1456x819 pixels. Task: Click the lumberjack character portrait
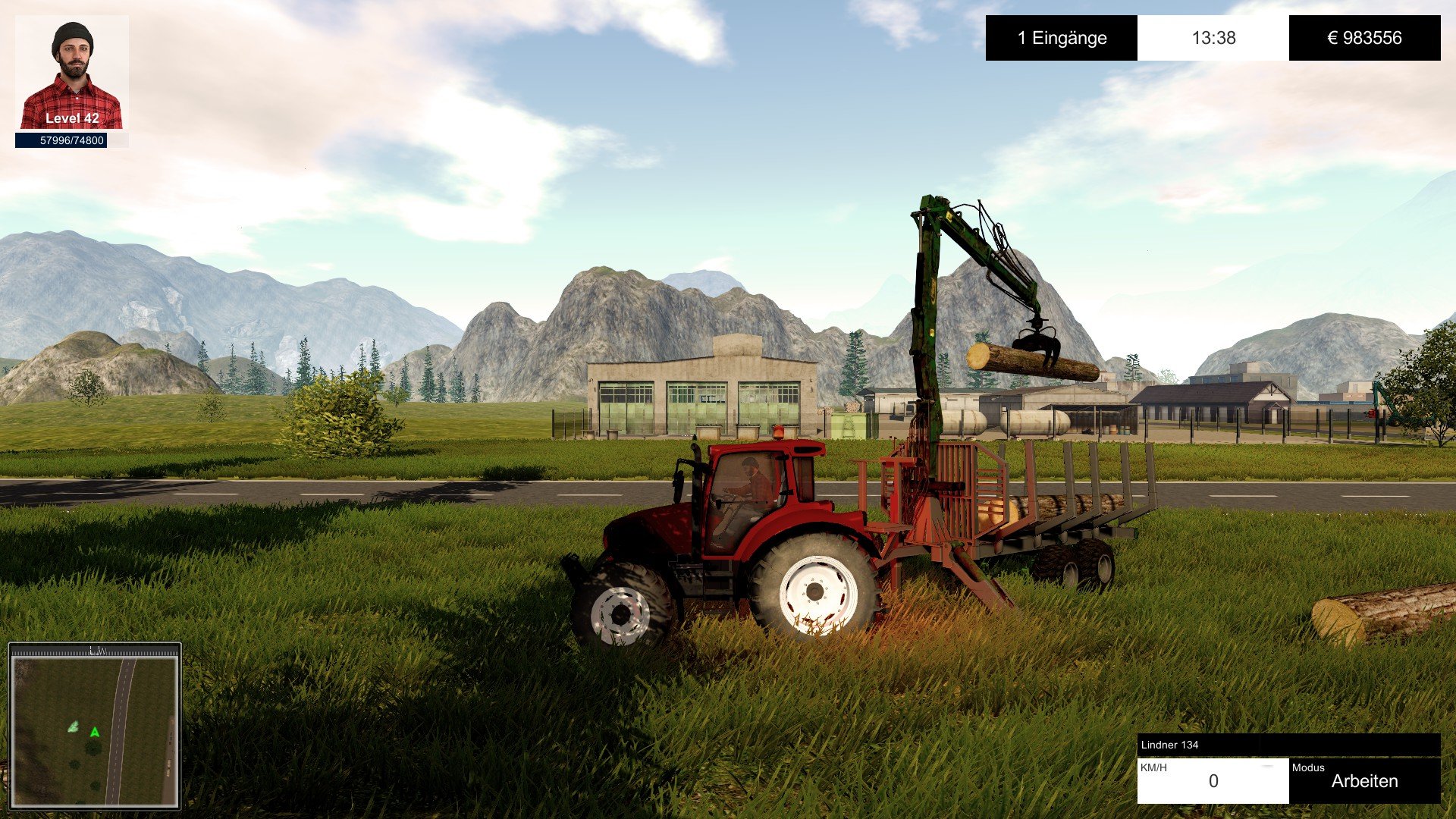click(72, 73)
